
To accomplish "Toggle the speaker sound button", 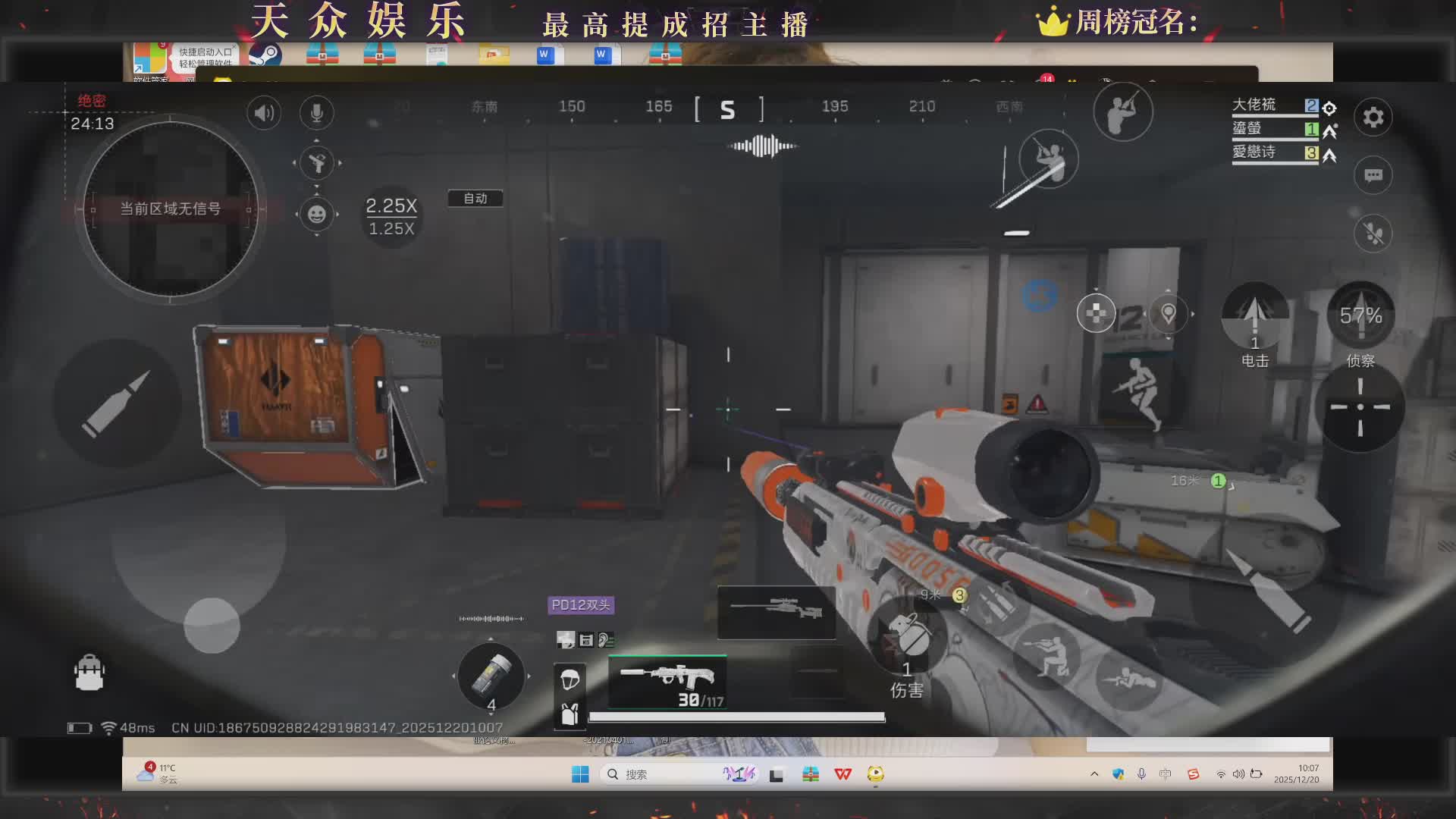I will (x=263, y=114).
